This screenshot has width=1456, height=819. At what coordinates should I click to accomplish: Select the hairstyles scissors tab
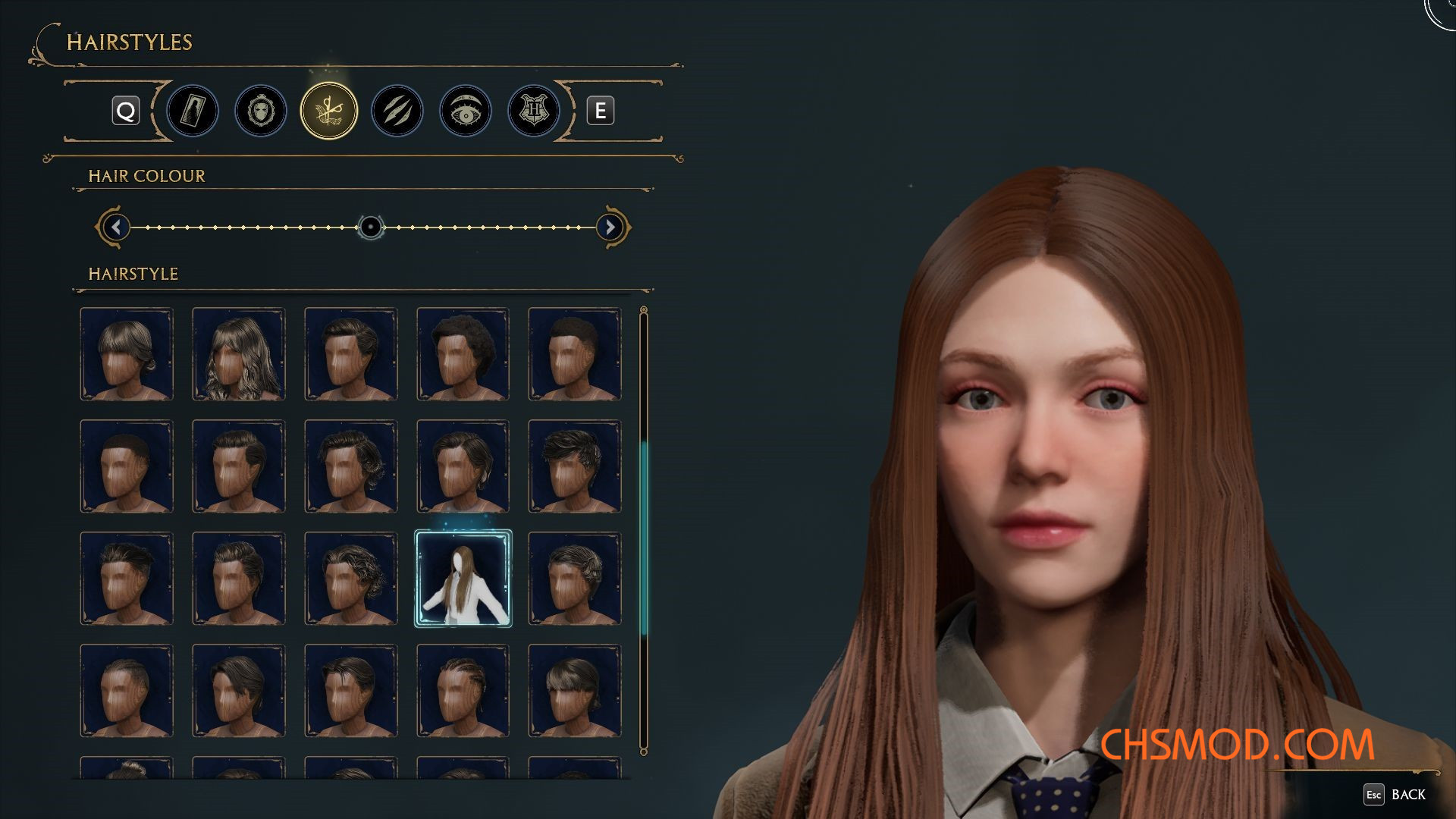pyautogui.click(x=329, y=111)
